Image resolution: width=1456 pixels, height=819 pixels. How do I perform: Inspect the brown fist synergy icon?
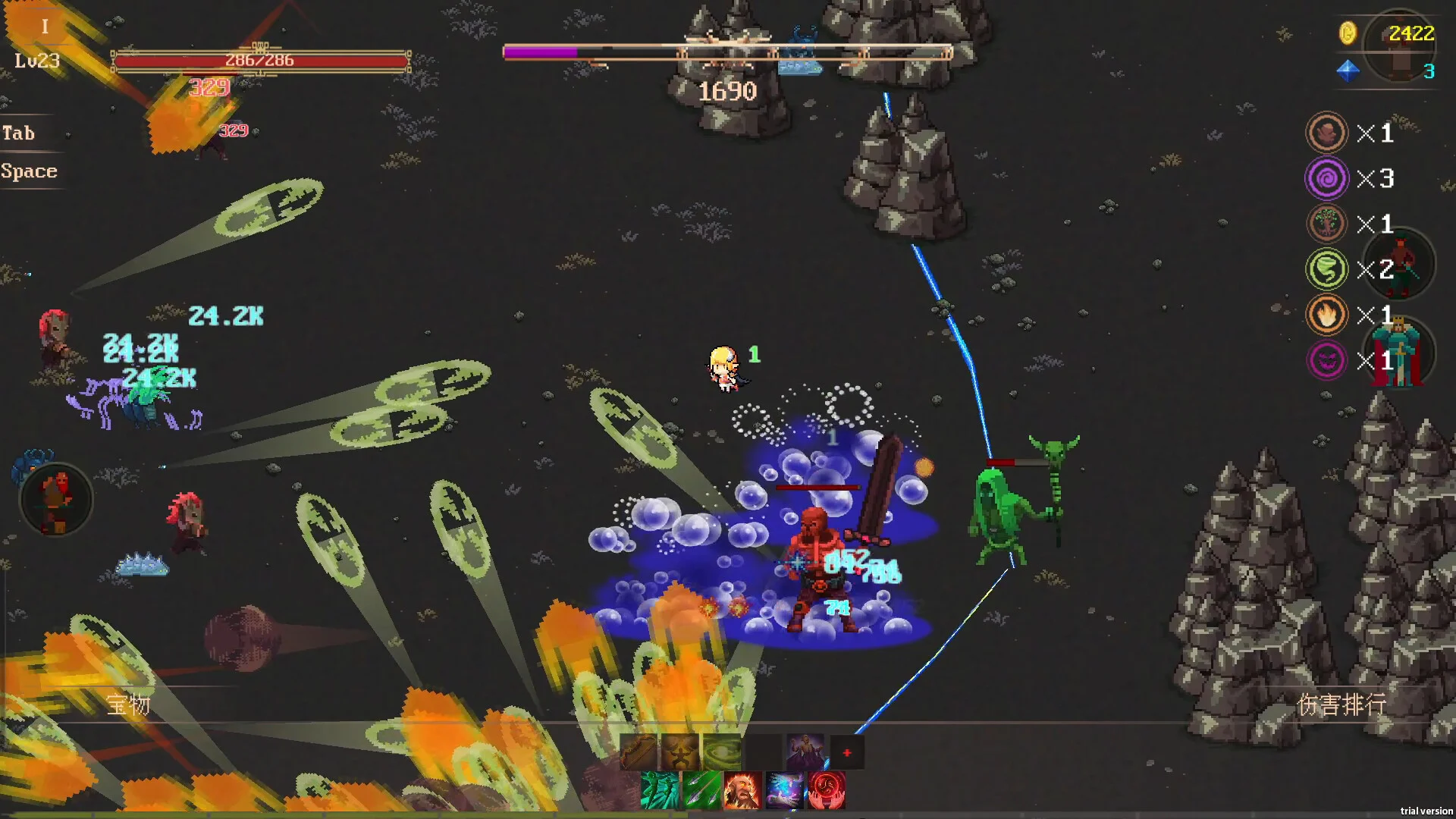pyautogui.click(x=1326, y=133)
